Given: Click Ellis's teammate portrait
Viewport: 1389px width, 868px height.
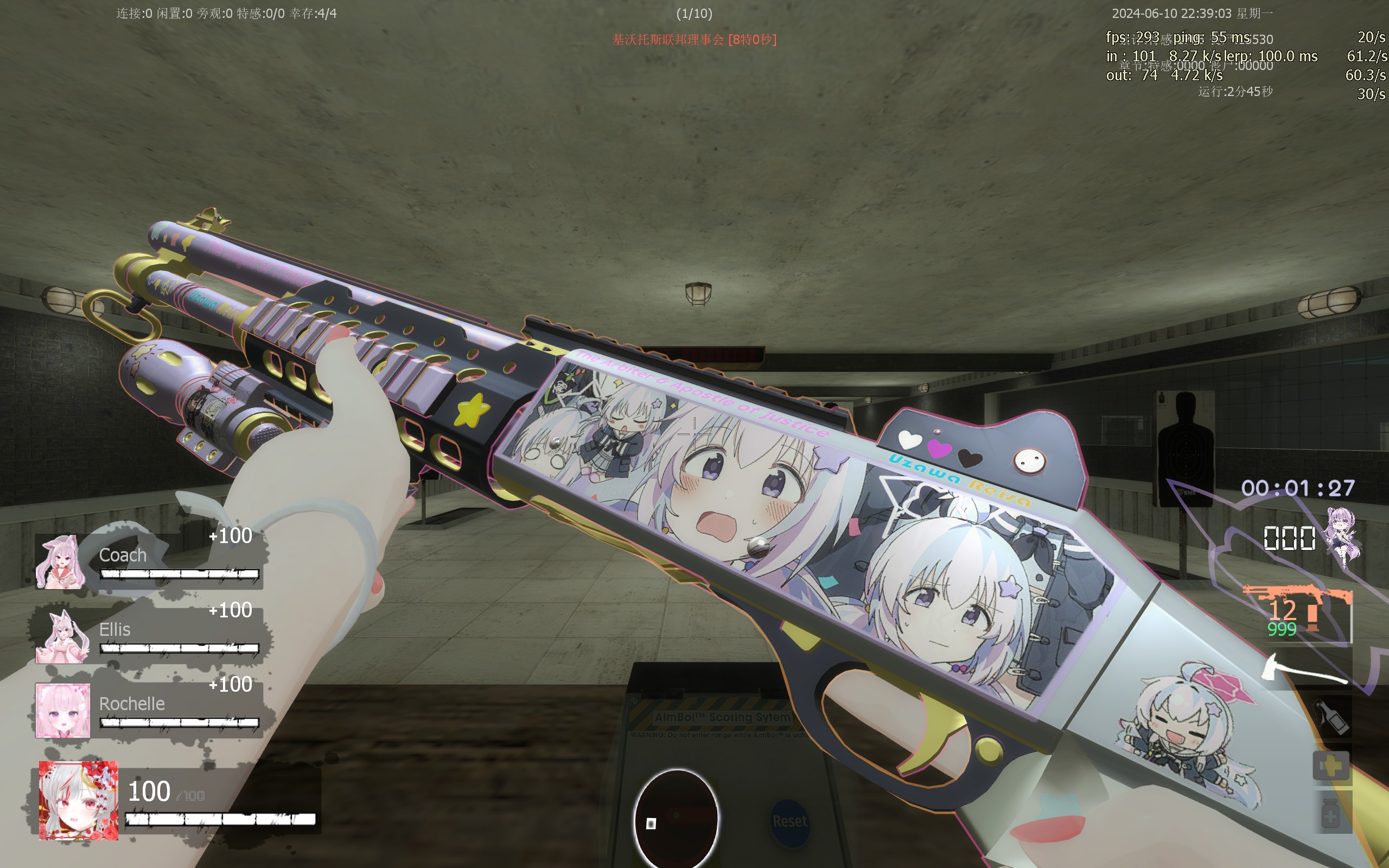Looking at the screenshot, I should 62,637.
